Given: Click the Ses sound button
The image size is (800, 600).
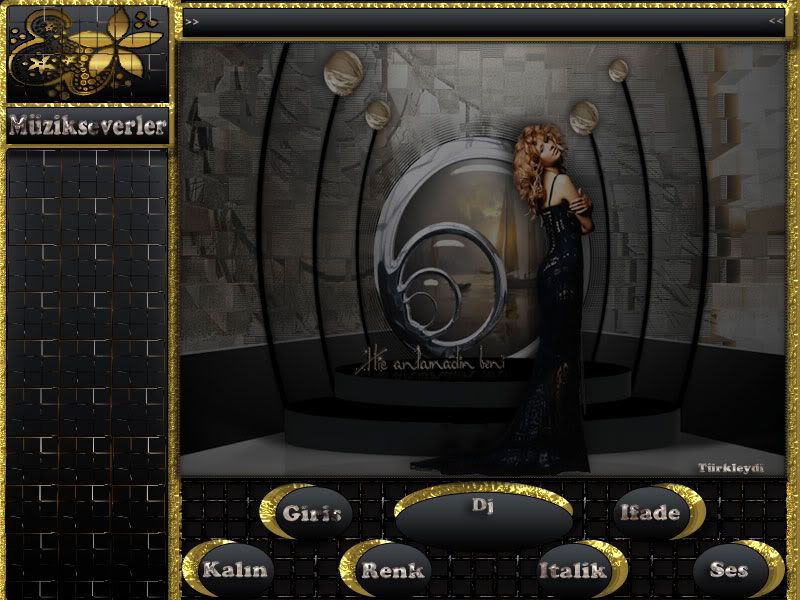Looking at the screenshot, I should pos(729,570).
